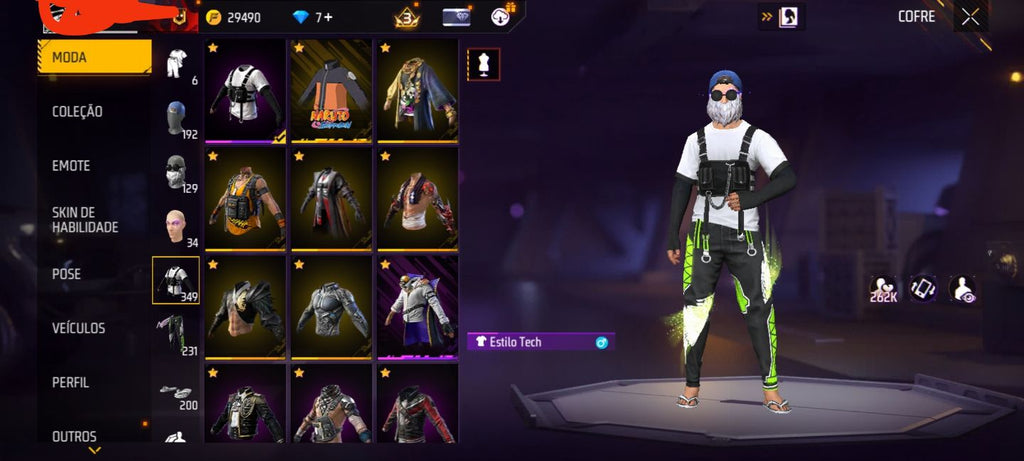Show the pants subcategory with 231 items
1024x461 pixels.
[x=175, y=334]
